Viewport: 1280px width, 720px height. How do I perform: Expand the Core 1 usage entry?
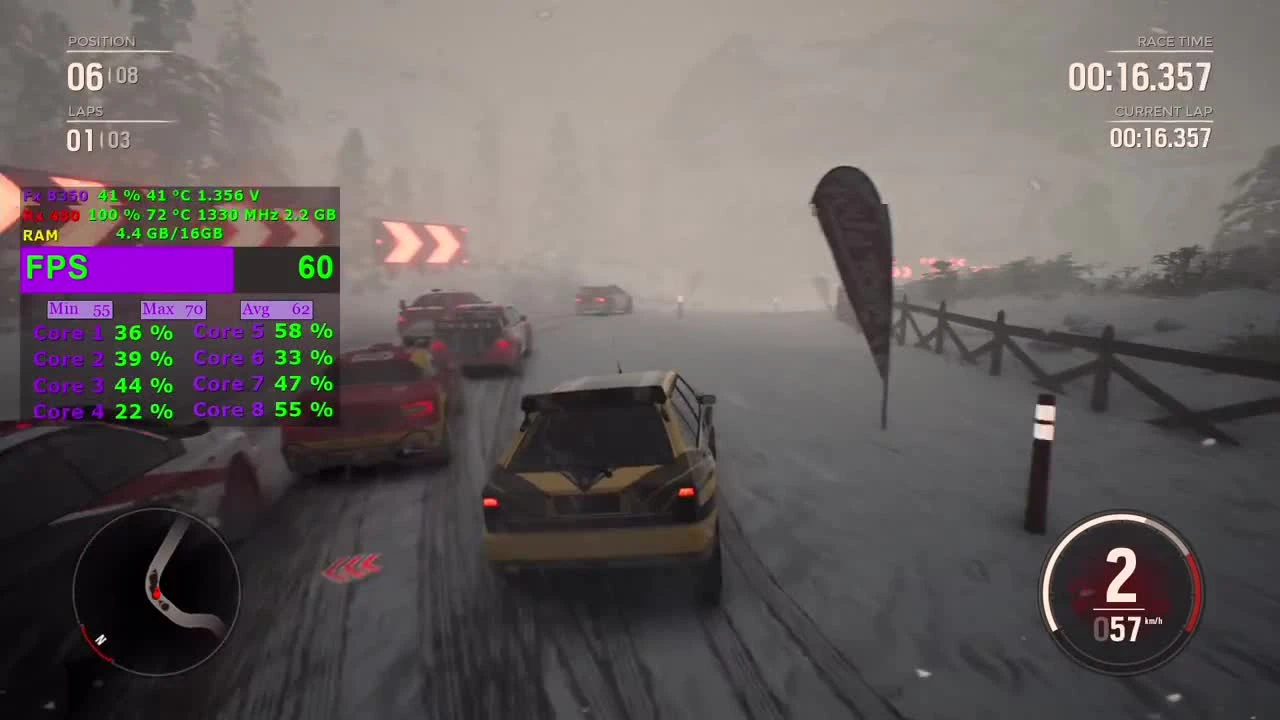[100, 332]
